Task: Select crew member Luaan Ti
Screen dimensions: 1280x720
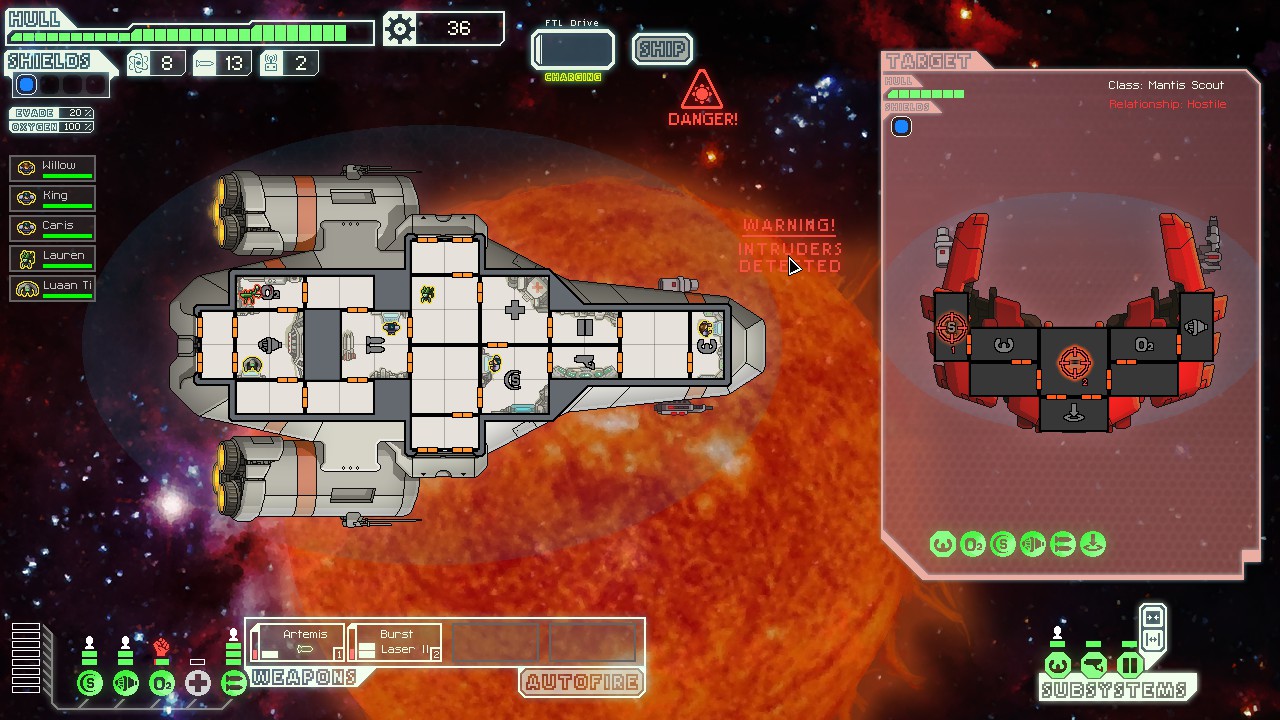Action: 52,288
